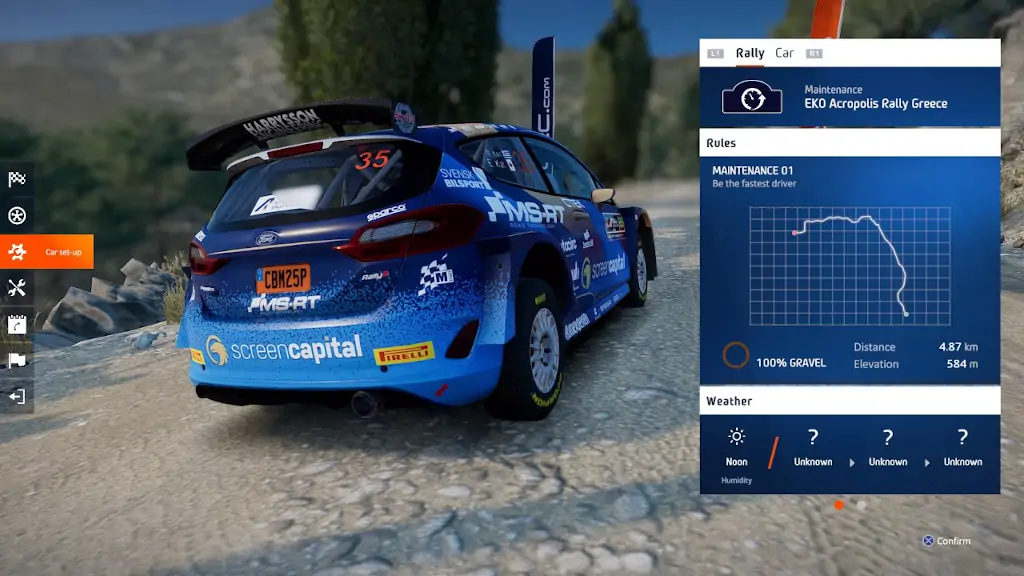
Task: Select the checkered flag menu icon
Action: 17,180
